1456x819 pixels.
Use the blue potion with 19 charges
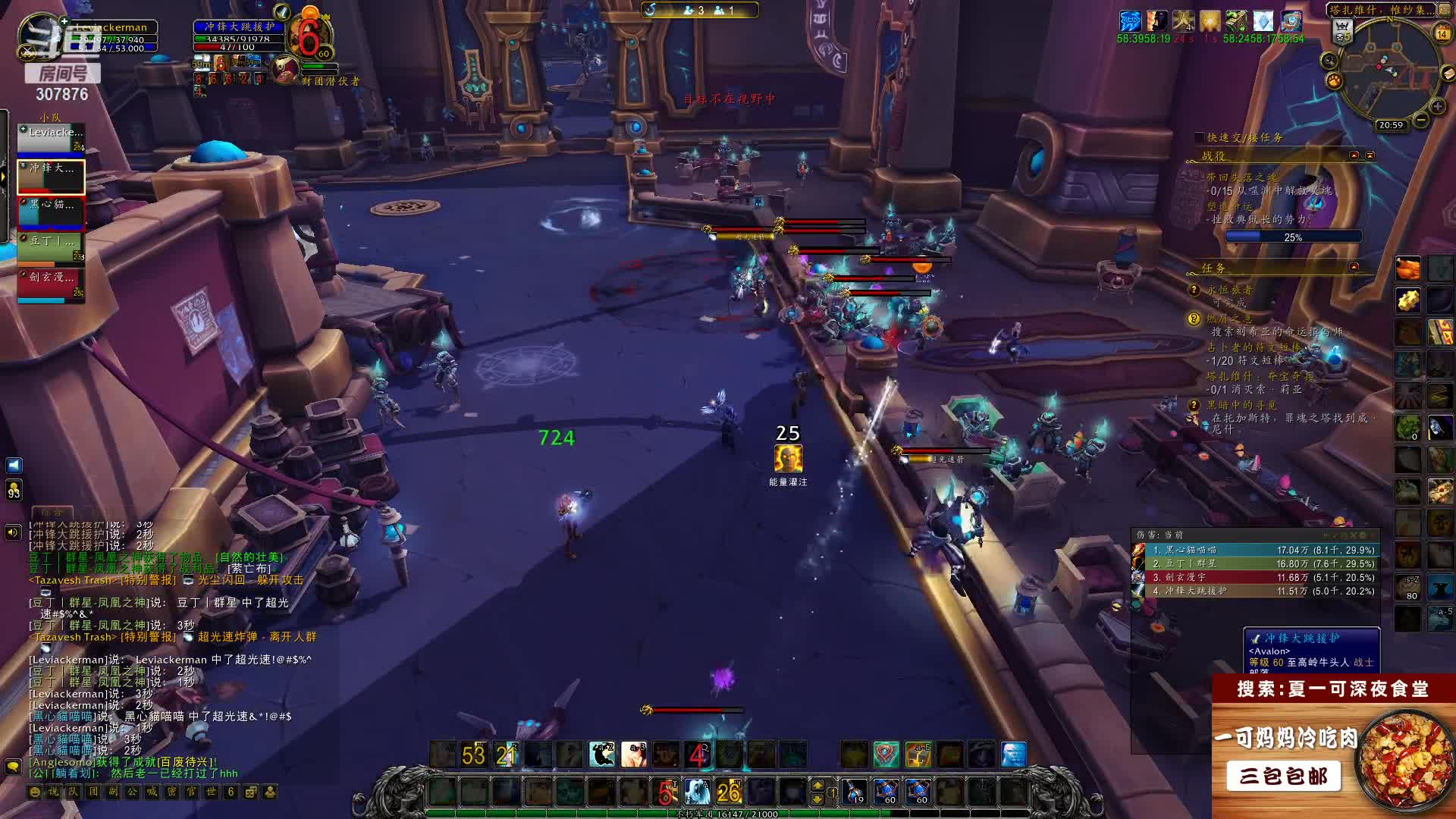(854, 792)
